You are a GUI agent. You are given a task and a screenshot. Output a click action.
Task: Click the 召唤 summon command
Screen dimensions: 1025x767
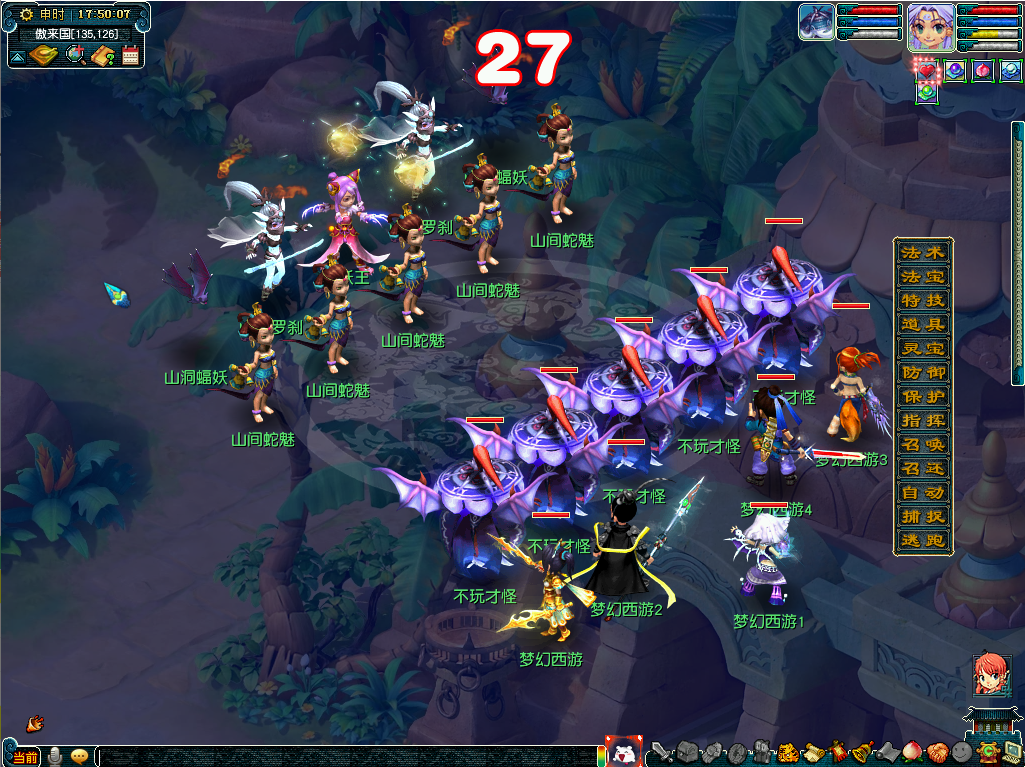click(922, 444)
